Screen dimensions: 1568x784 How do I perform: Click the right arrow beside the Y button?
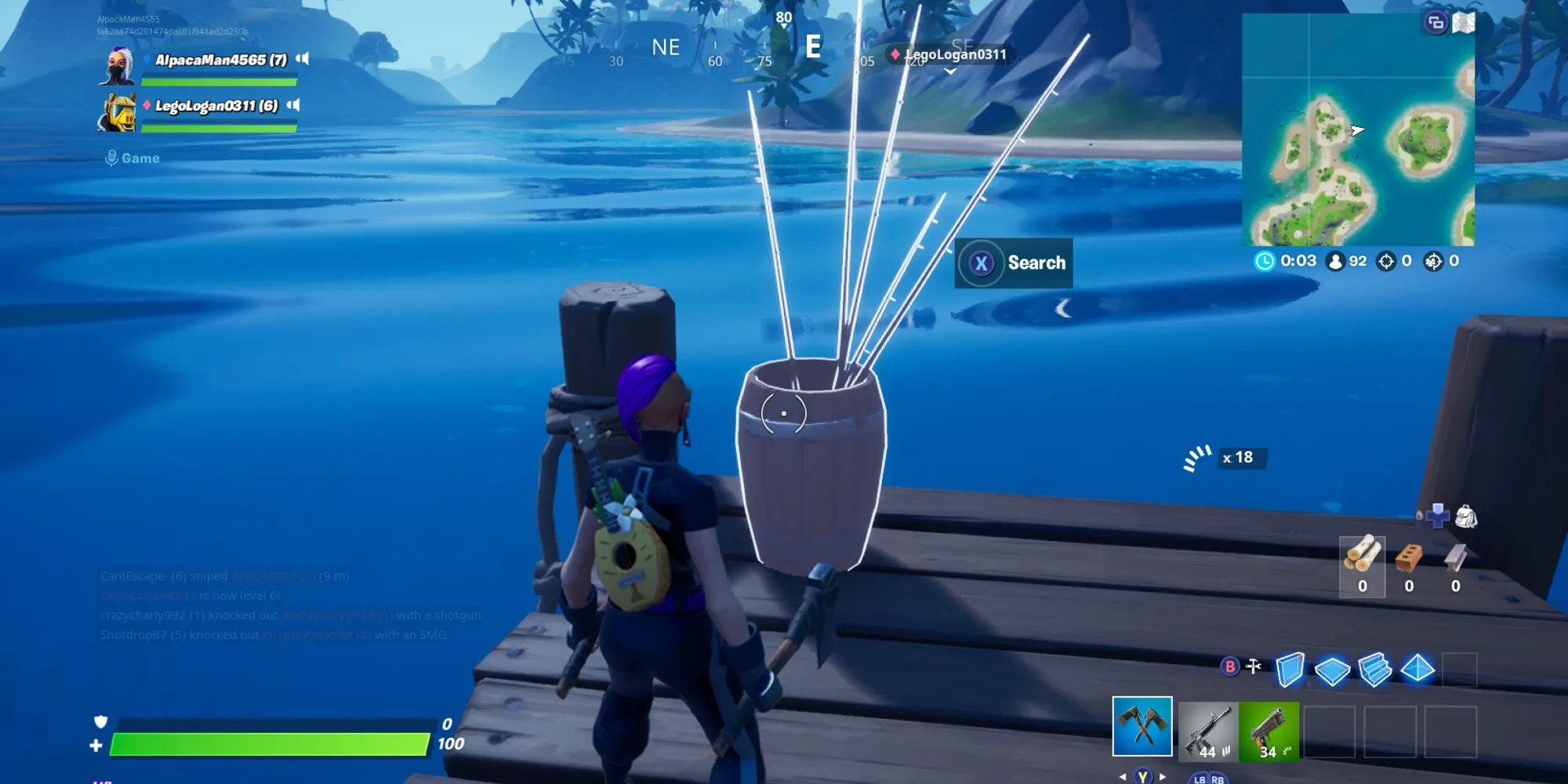[1161, 776]
